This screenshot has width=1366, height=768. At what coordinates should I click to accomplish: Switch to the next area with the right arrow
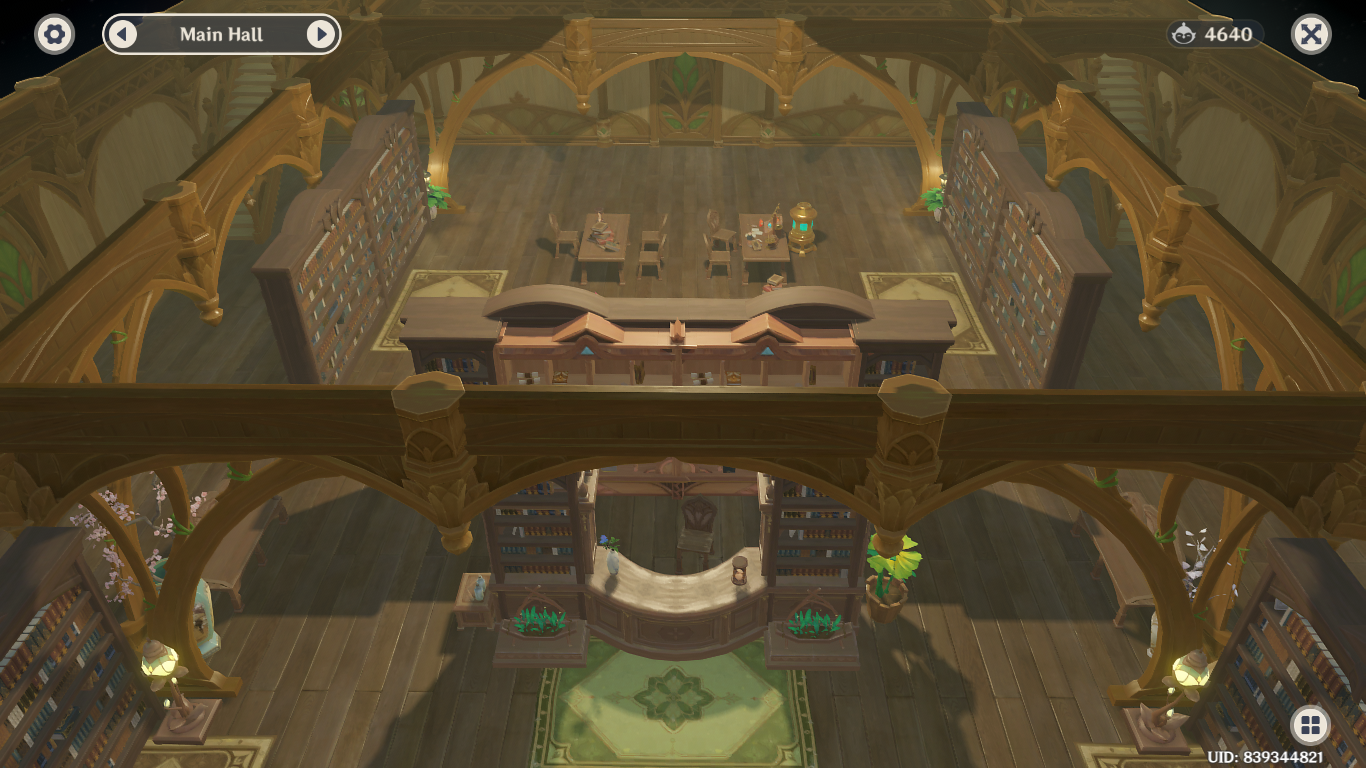[320, 34]
